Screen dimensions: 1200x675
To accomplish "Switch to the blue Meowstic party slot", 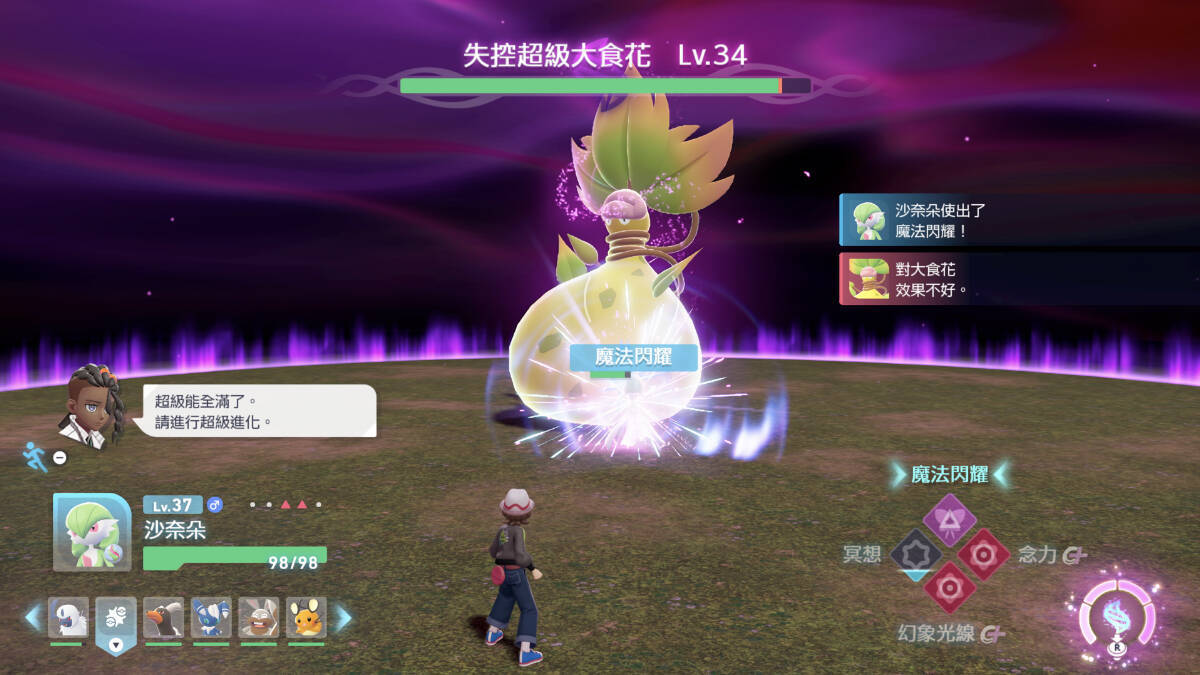I will coord(212,619).
